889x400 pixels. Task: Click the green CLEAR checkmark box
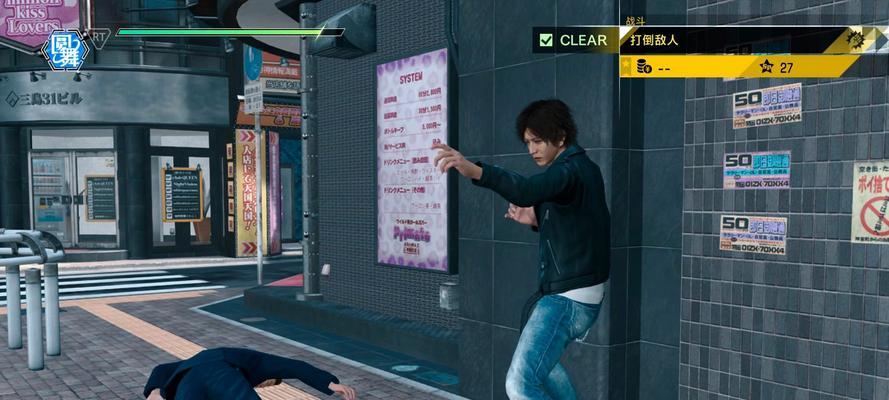546,41
